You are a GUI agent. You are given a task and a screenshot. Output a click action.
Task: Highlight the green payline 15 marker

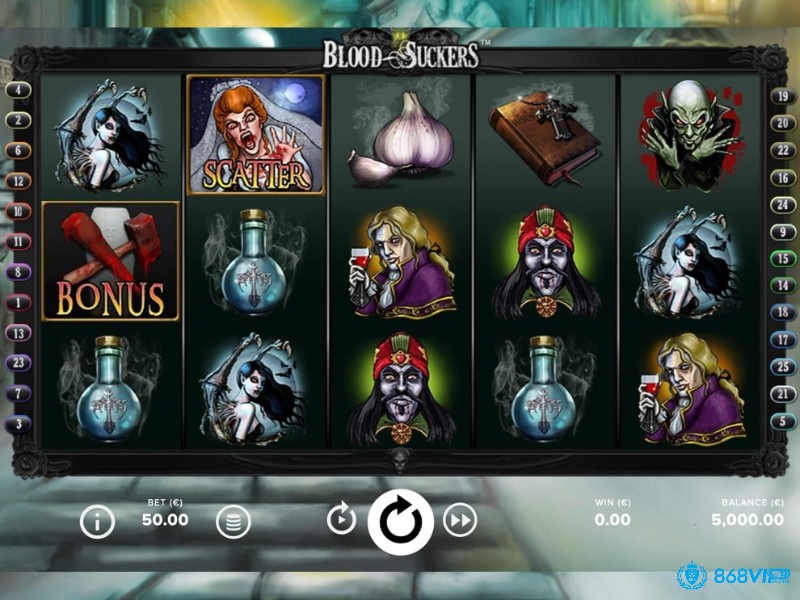pos(781,258)
